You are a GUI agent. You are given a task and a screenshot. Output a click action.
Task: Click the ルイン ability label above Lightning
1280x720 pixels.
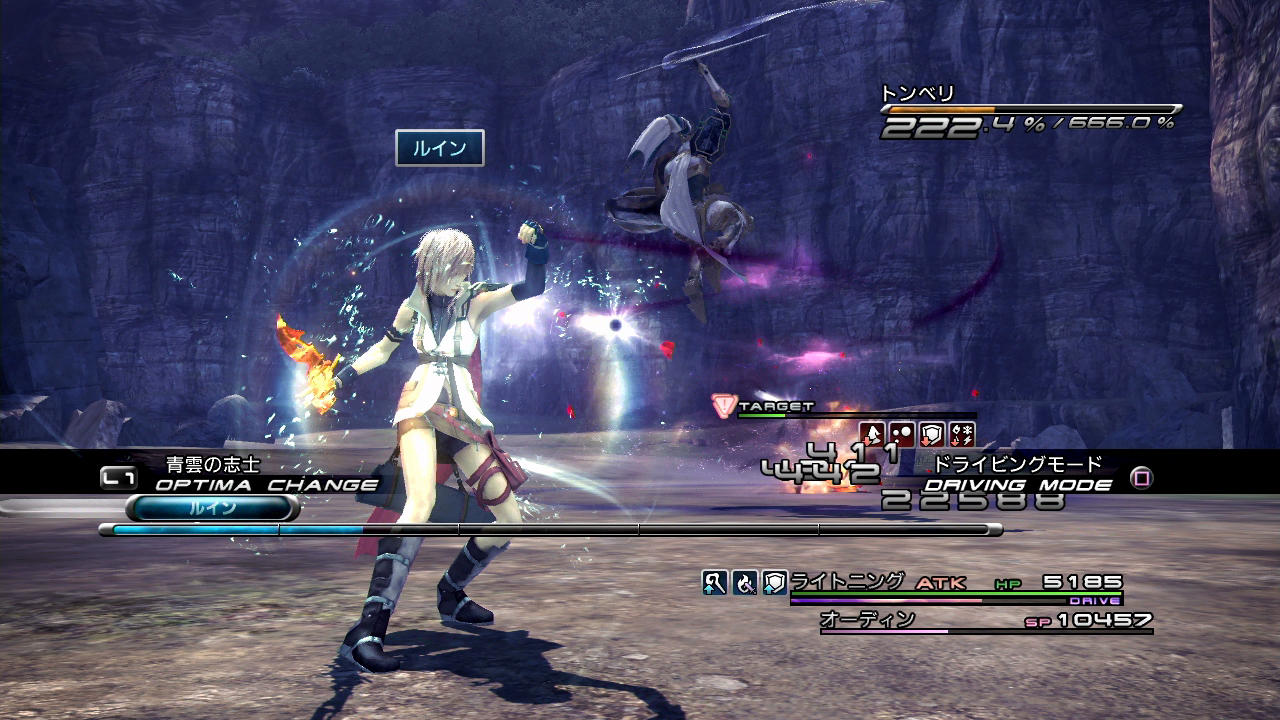click(440, 148)
